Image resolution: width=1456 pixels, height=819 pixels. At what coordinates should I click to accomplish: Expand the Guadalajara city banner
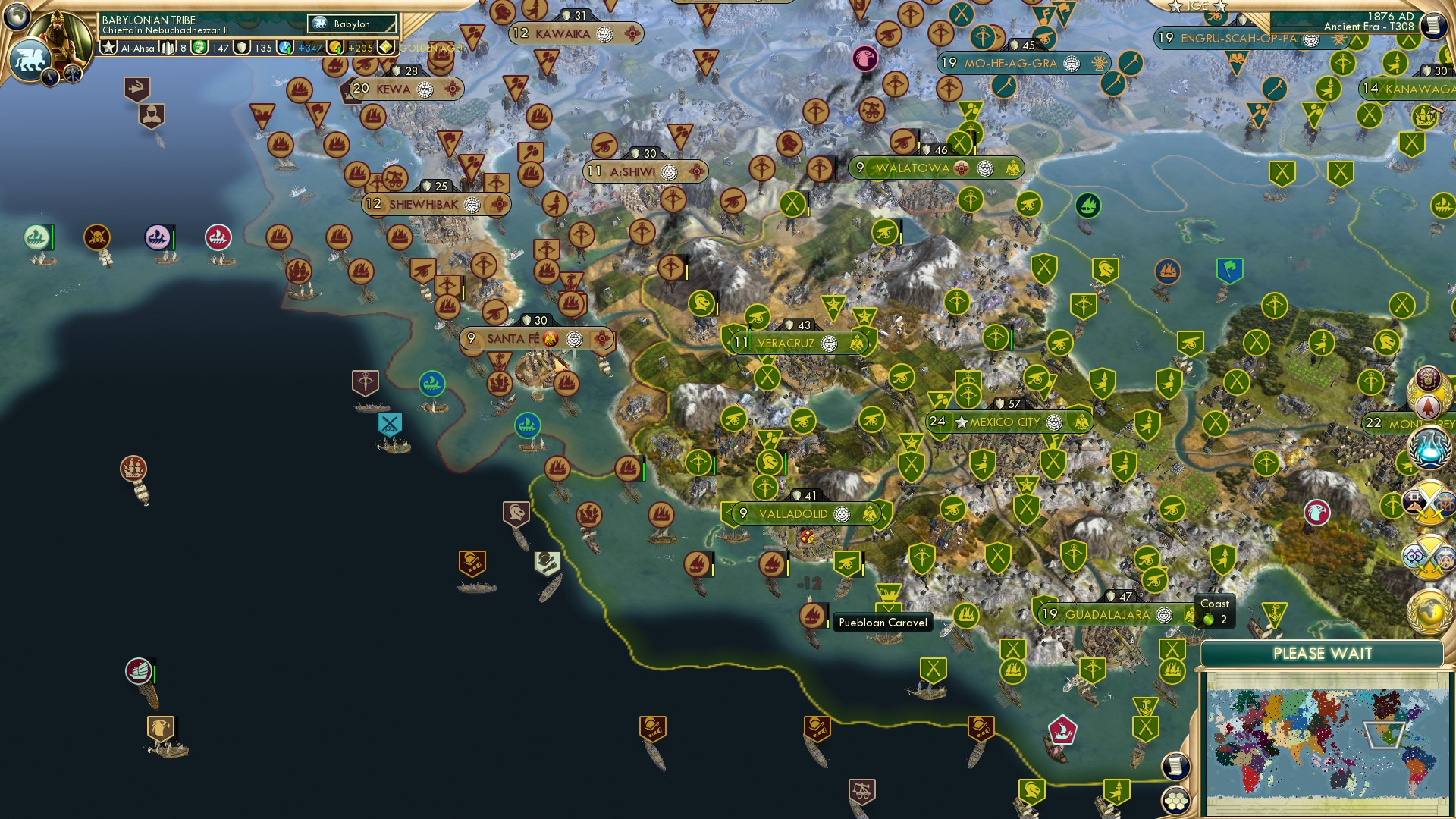(x=1107, y=613)
